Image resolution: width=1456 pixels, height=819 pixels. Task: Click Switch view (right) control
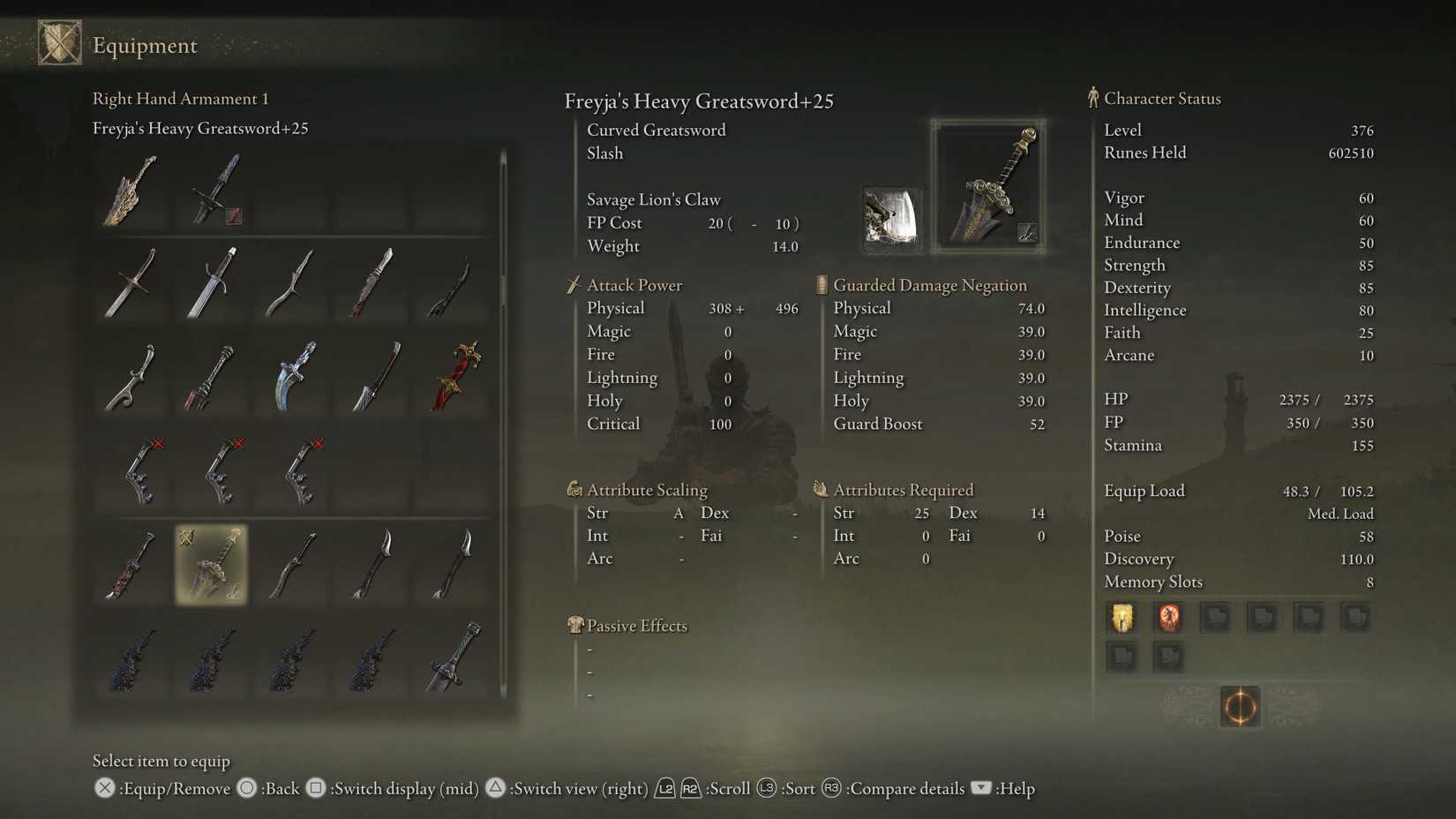568,788
